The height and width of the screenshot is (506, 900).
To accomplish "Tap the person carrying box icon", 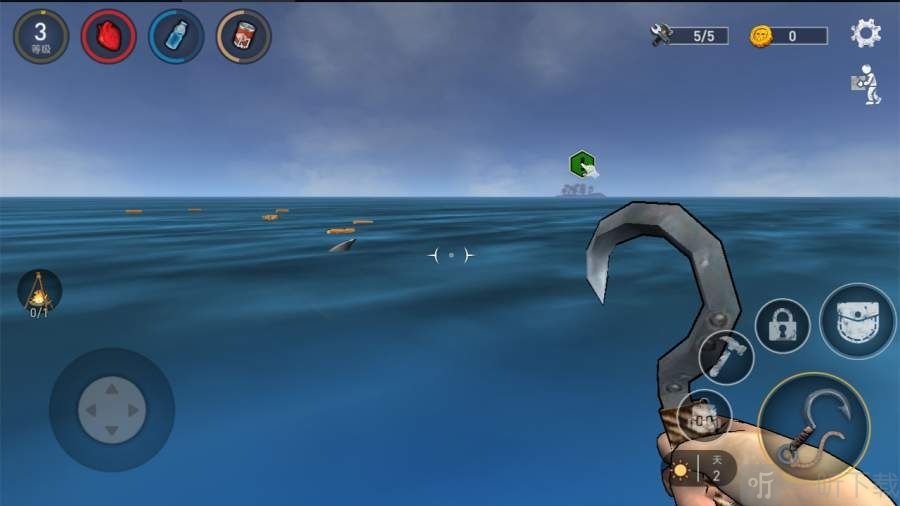I will (865, 85).
